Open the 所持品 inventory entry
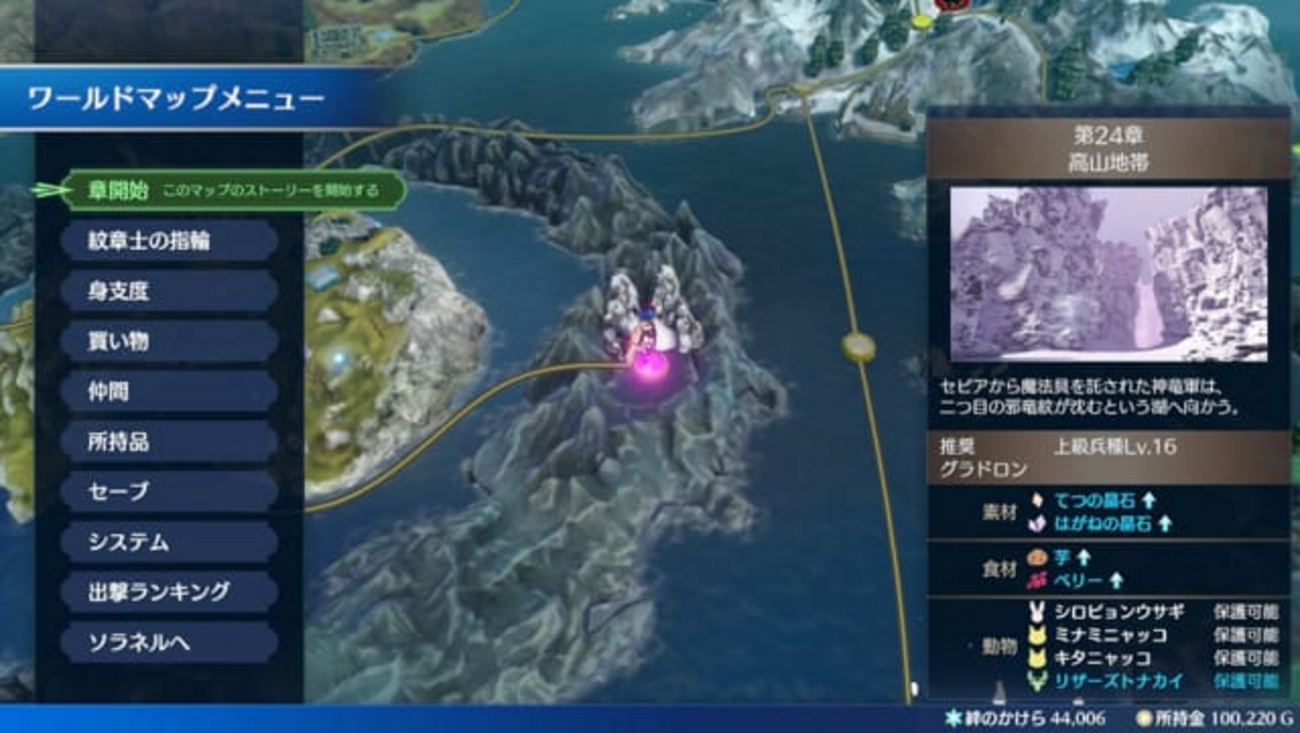 (168, 441)
